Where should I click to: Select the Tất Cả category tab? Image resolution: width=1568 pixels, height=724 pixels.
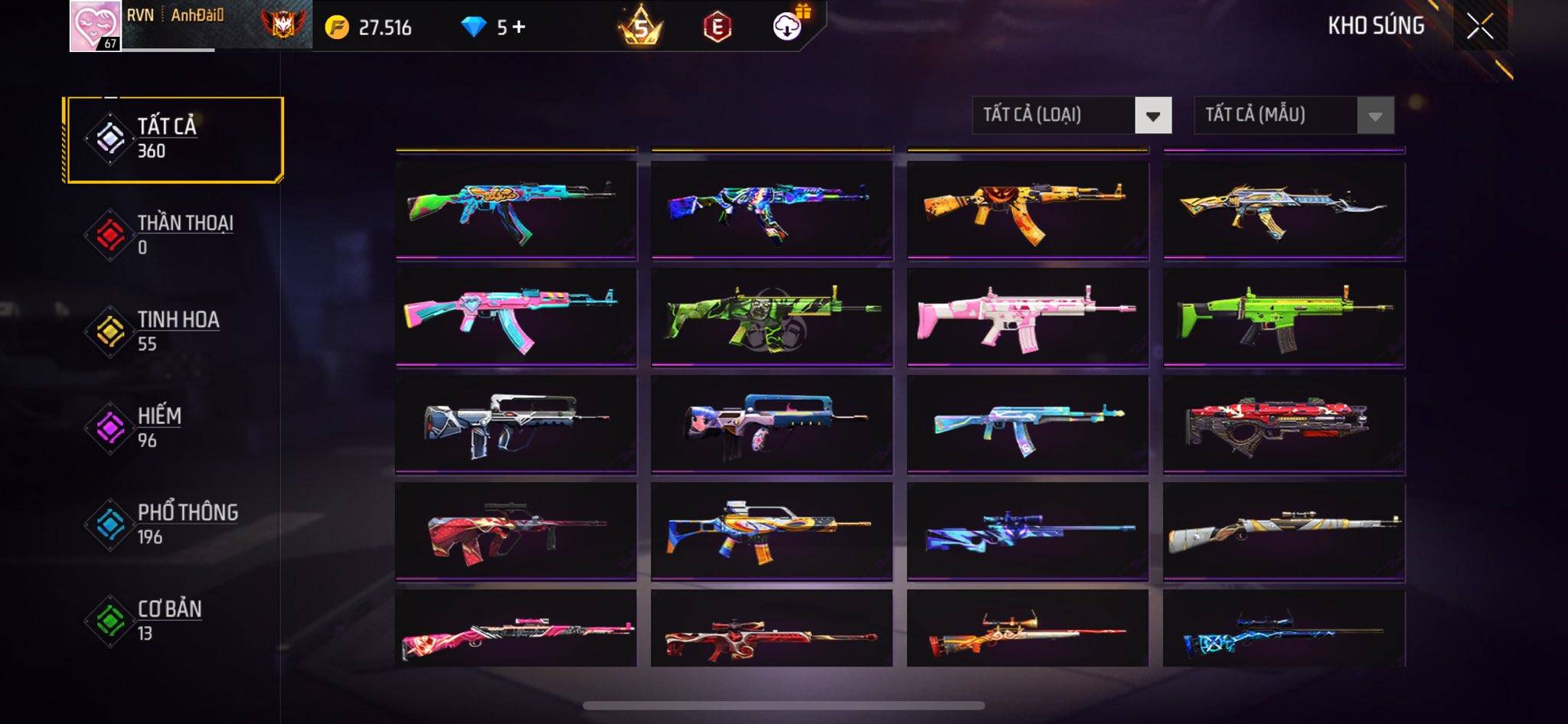pos(175,139)
